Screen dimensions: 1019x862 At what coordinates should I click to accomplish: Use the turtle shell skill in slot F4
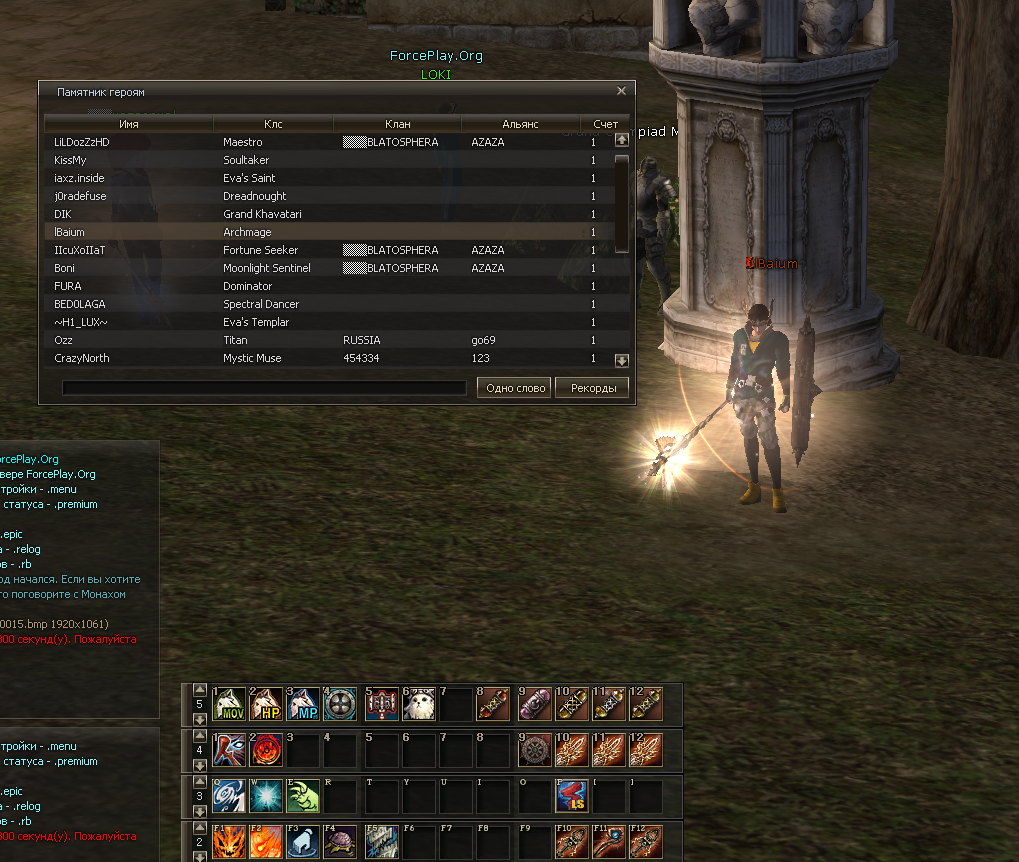coord(341,842)
